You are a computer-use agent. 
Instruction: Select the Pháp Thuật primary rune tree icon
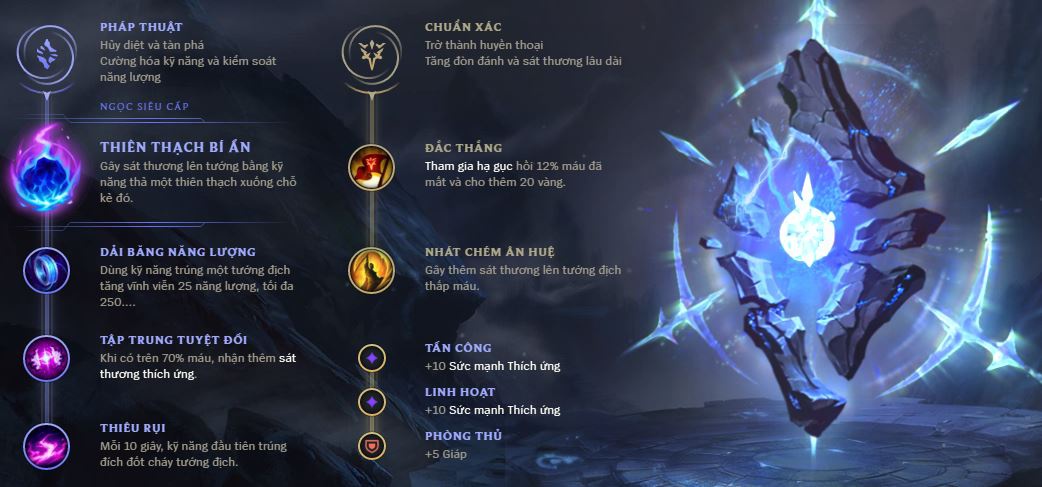coord(46,49)
